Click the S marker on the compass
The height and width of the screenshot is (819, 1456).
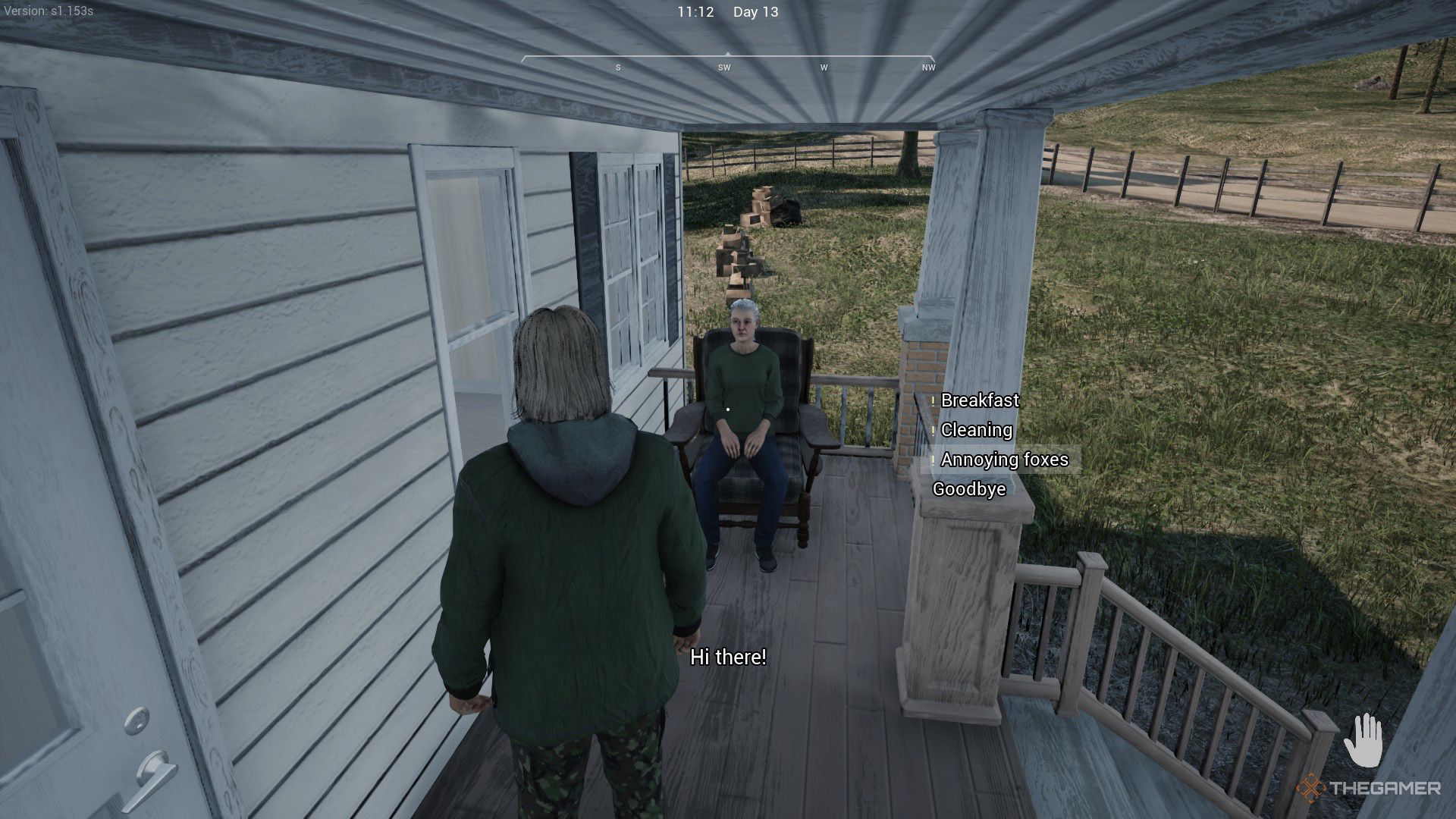click(617, 67)
